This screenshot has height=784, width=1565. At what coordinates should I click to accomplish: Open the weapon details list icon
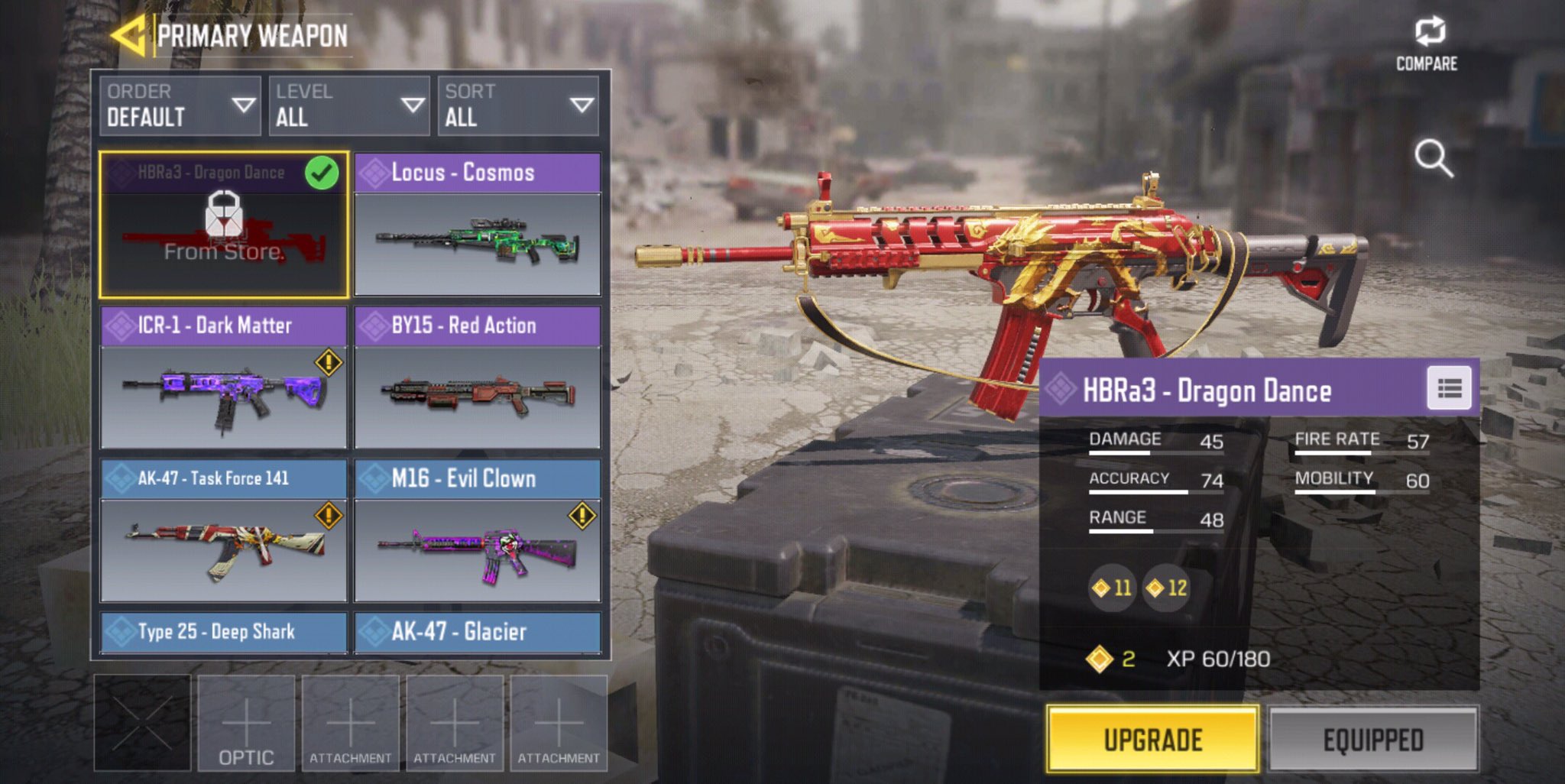1449,389
